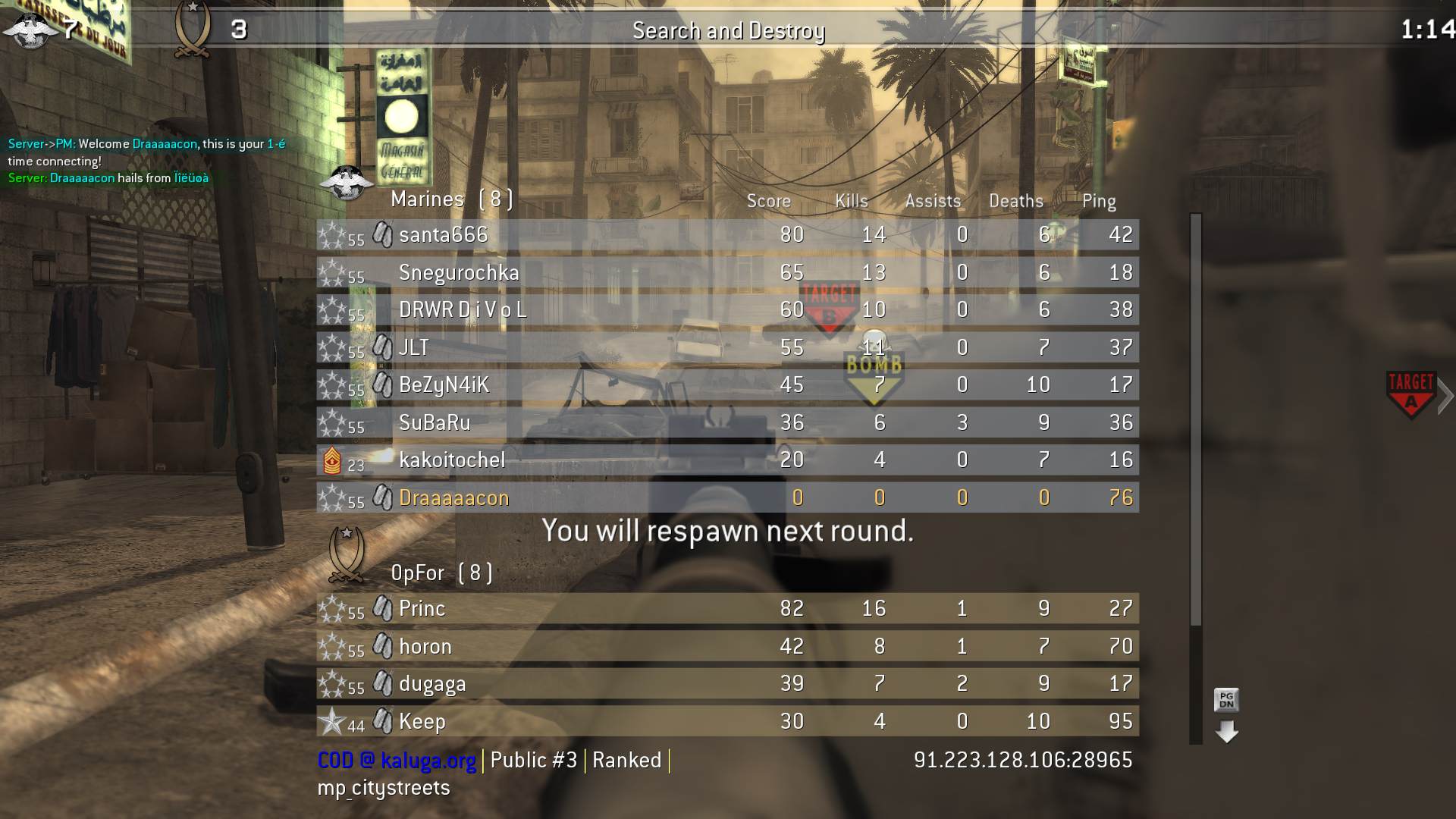
Task: Open the COD @ kaluga.org link
Action: [394, 761]
